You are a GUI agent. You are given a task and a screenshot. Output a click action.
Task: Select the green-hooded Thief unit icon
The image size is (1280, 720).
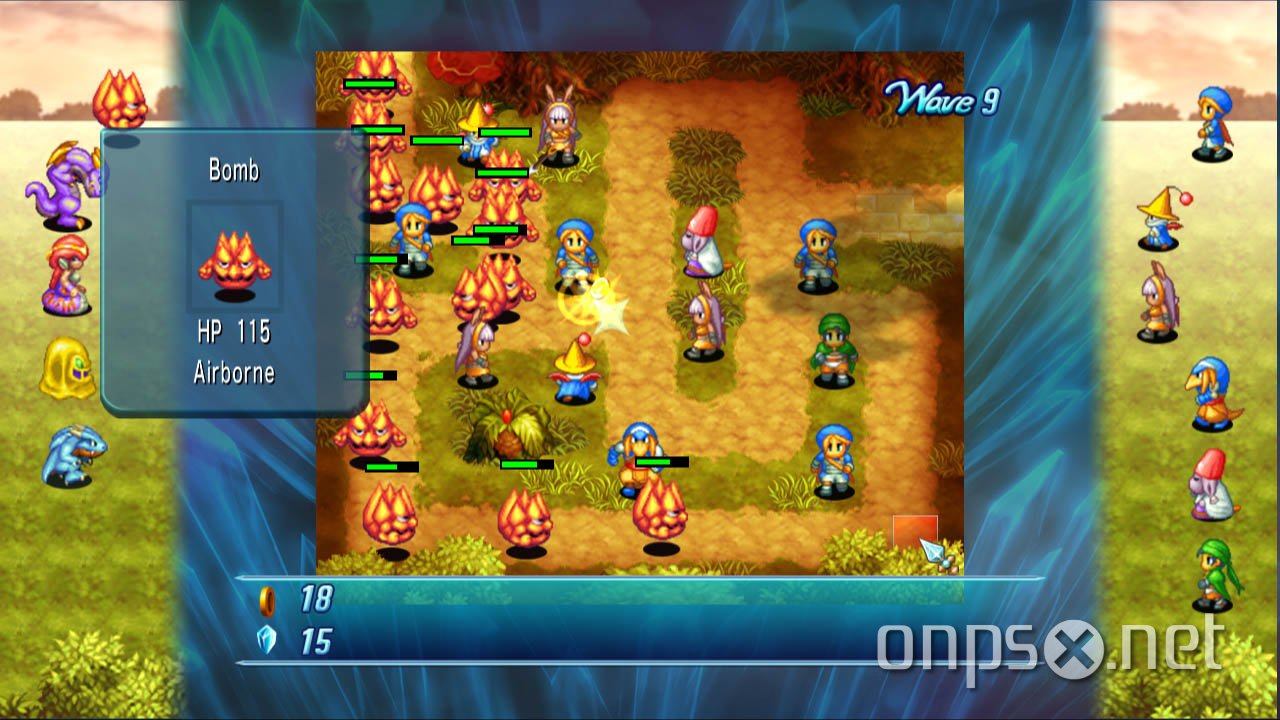pyautogui.click(x=1214, y=574)
